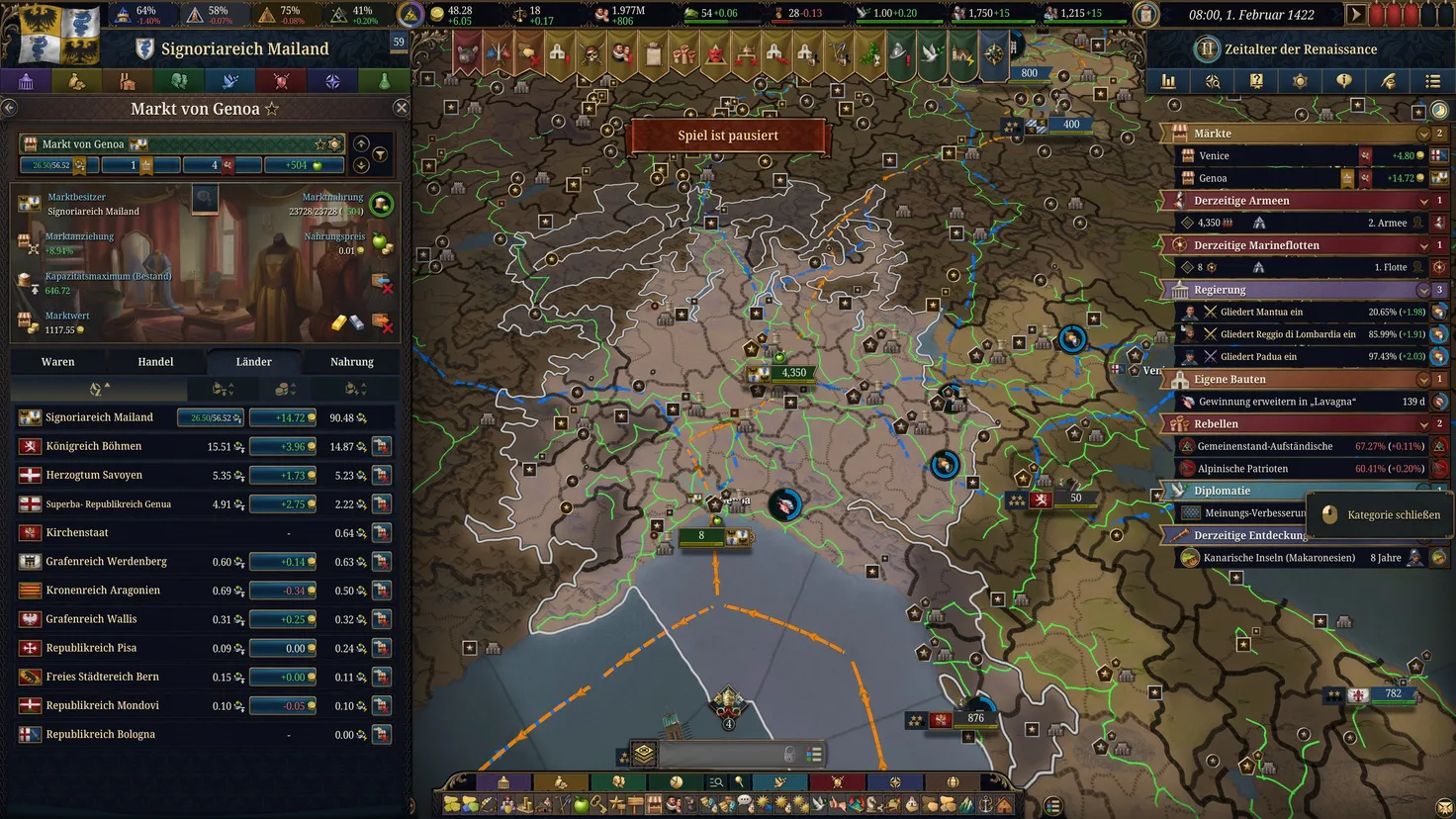Select Kanarische Inseln exploration entry
1456x819 pixels.
point(1279,558)
